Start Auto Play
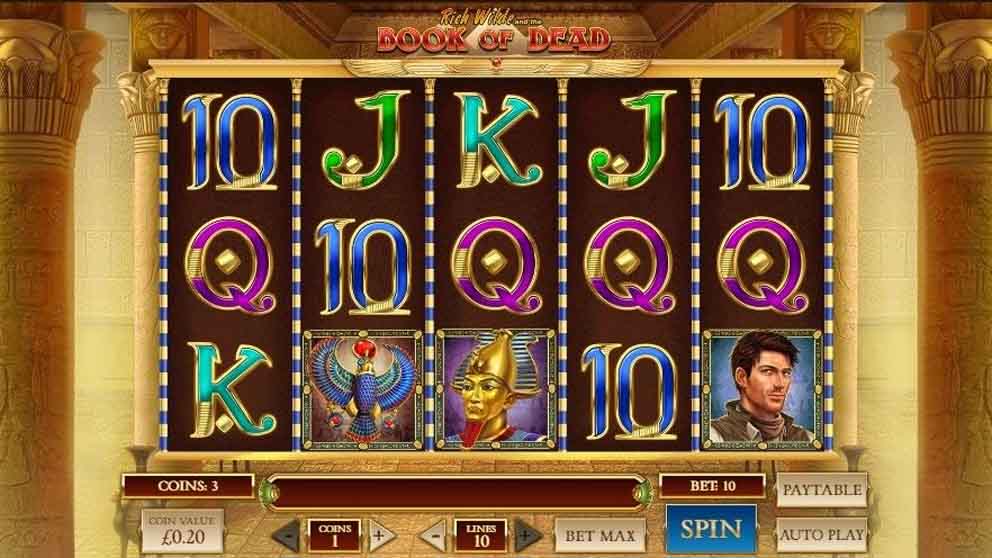 821,534
